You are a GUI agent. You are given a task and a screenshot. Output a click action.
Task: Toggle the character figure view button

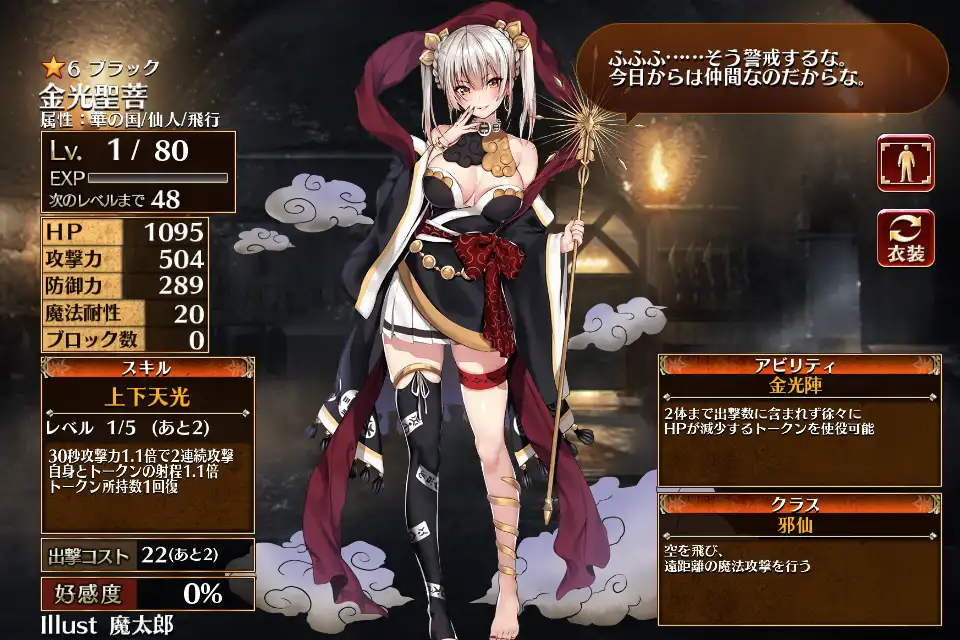[906, 162]
